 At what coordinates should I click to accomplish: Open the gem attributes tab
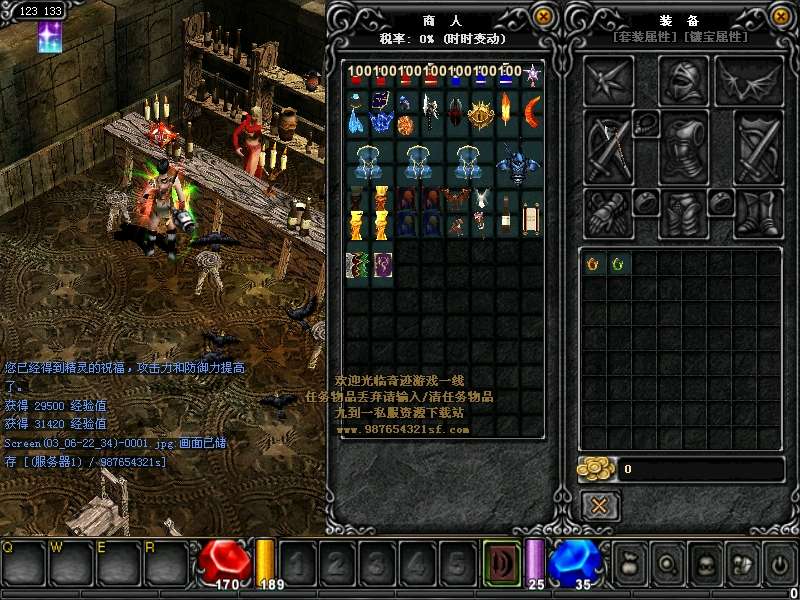click(x=716, y=37)
